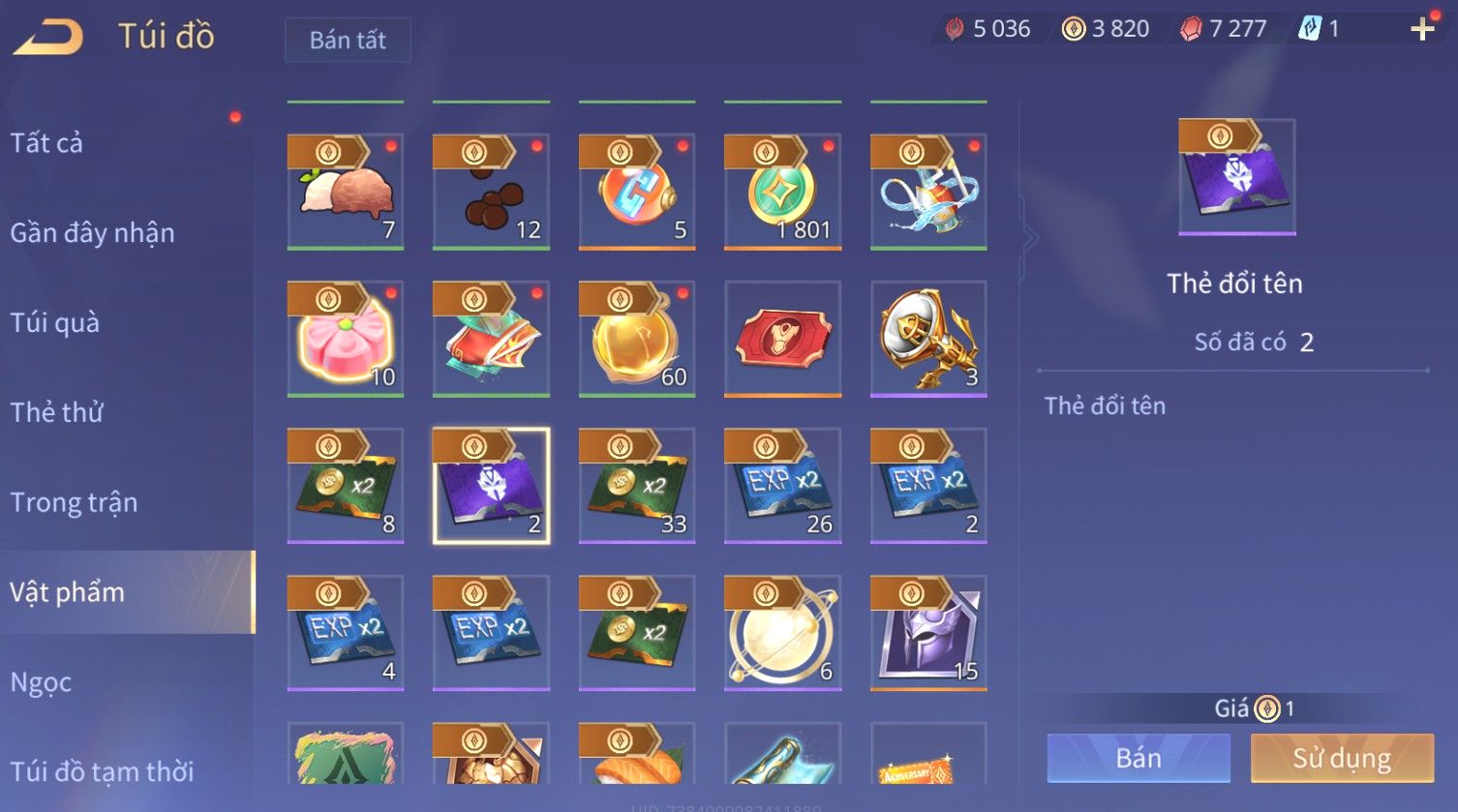Image resolution: width=1458 pixels, height=812 pixels.
Task: Select the purple helmet item slot
Action: (x=928, y=633)
